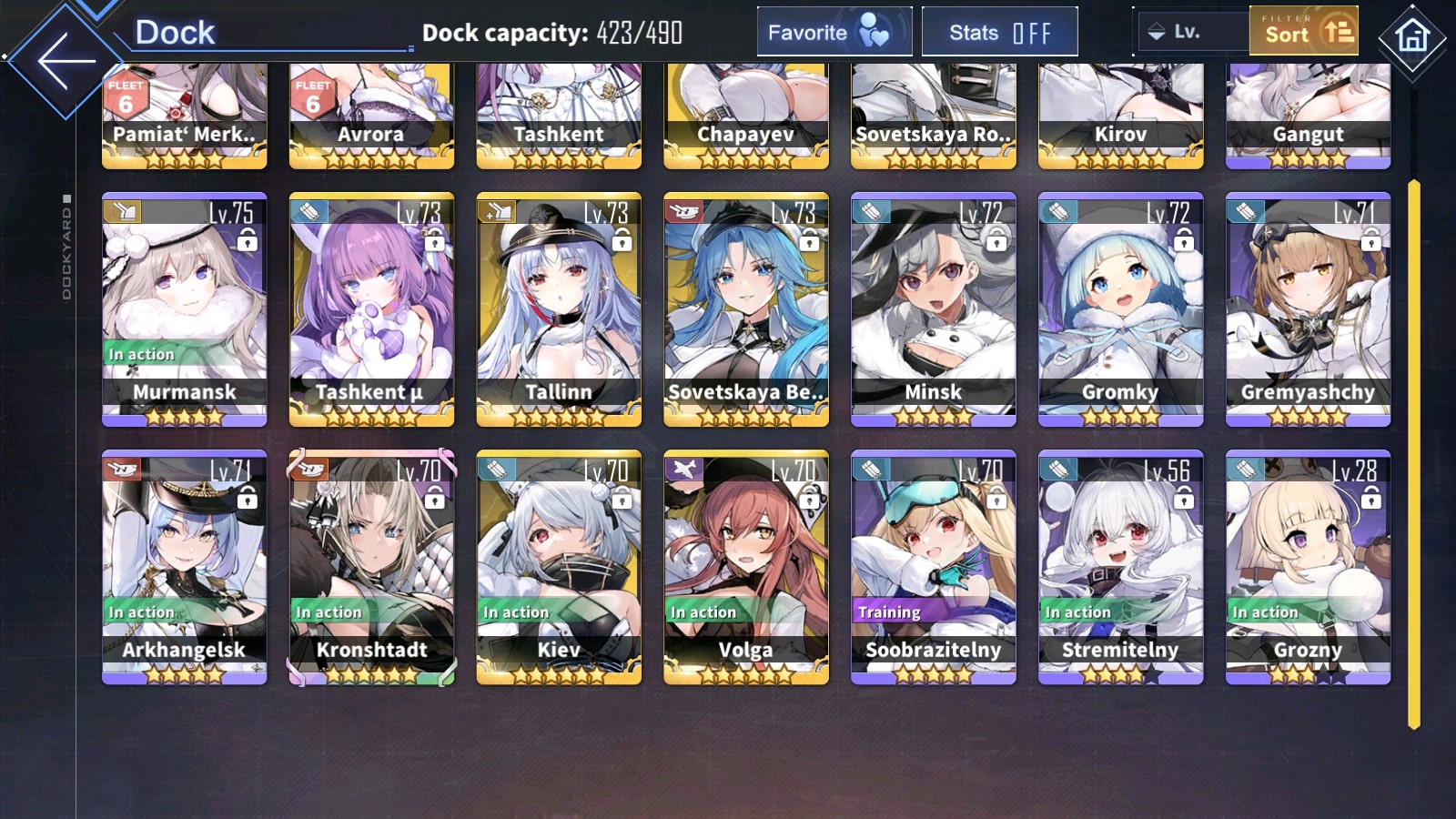Open the Sort filter panel
The height and width of the screenshot is (819, 1456).
coord(1303,32)
